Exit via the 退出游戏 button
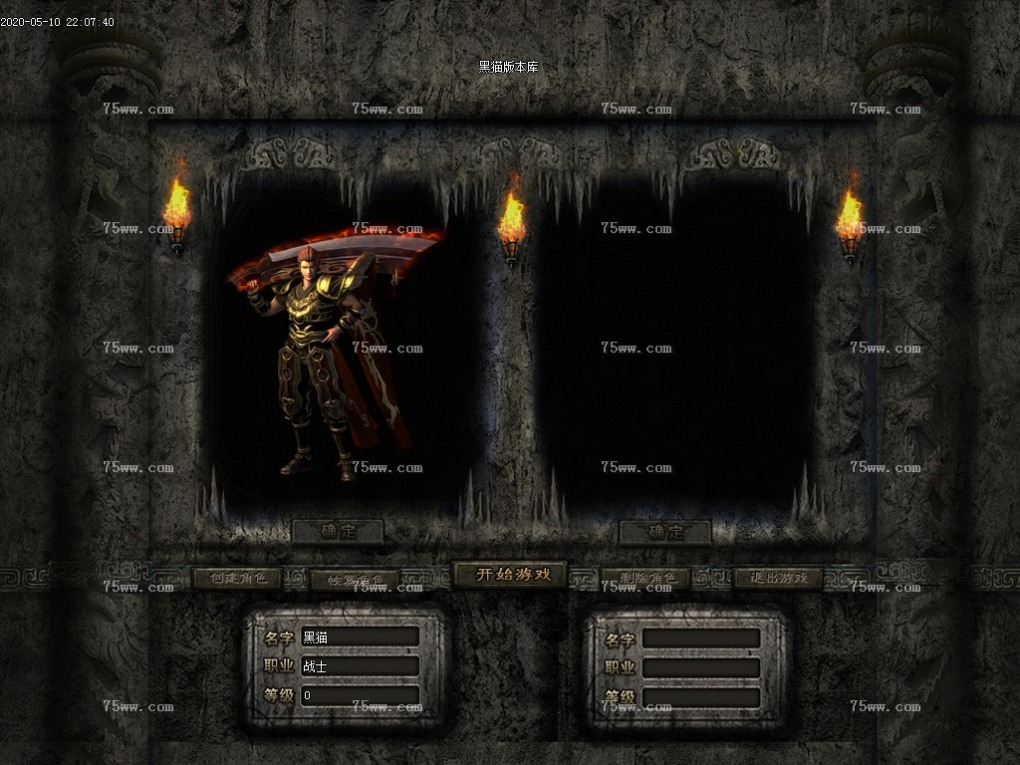Image resolution: width=1020 pixels, height=765 pixels. click(x=778, y=578)
